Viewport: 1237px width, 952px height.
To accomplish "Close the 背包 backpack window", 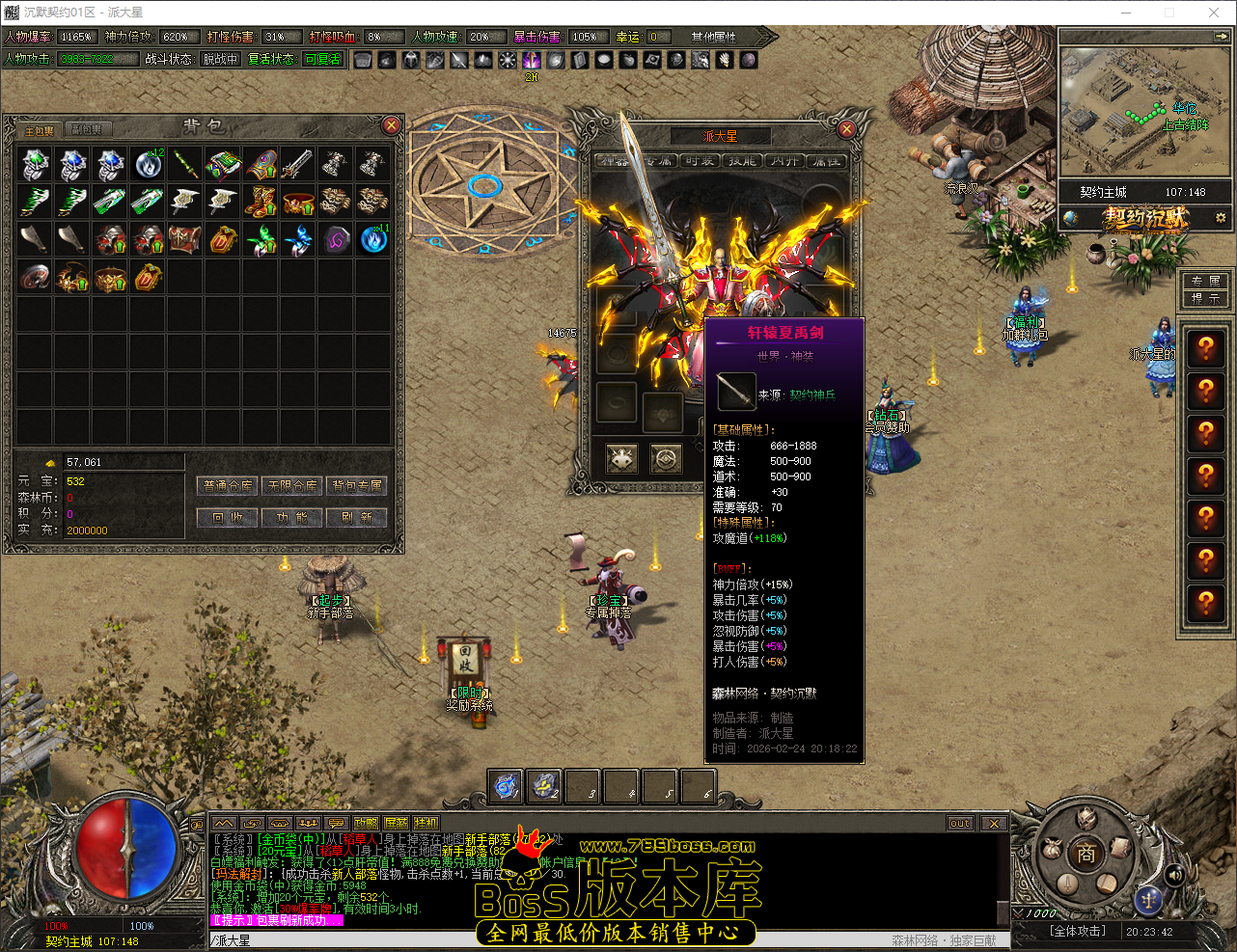I will click(391, 125).
